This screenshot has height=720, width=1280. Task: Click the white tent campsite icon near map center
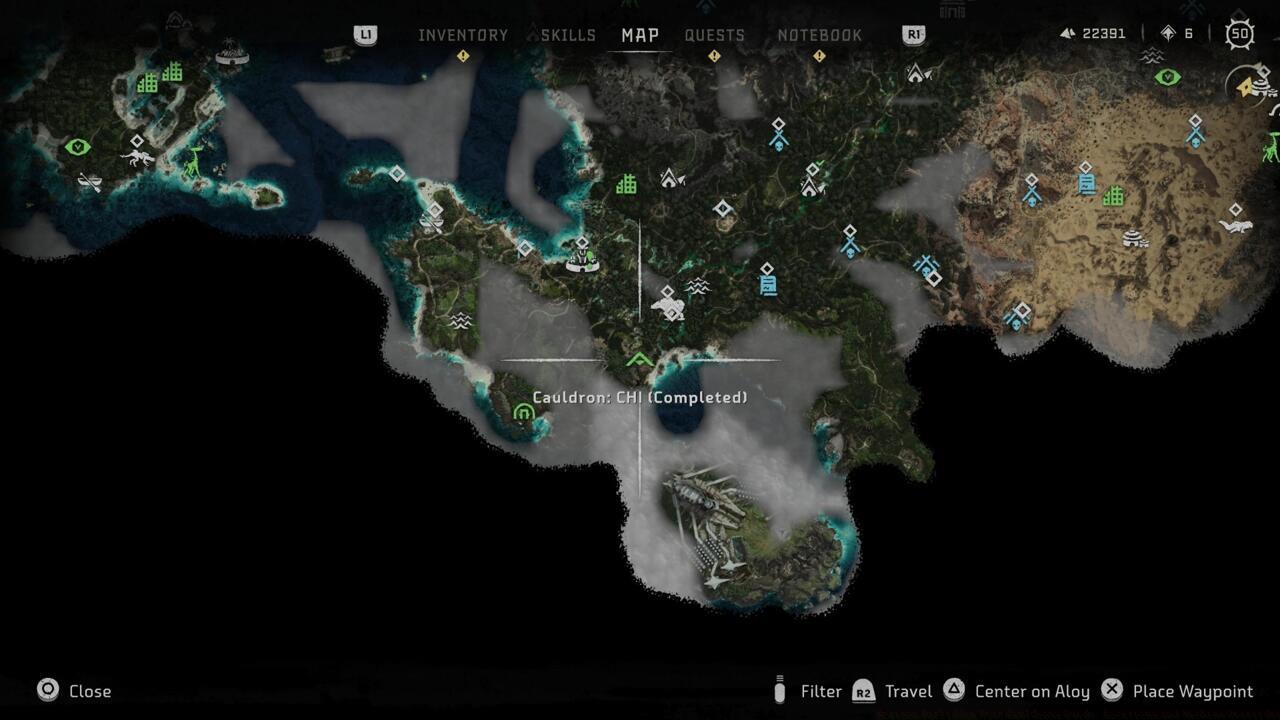pos(670,178)
